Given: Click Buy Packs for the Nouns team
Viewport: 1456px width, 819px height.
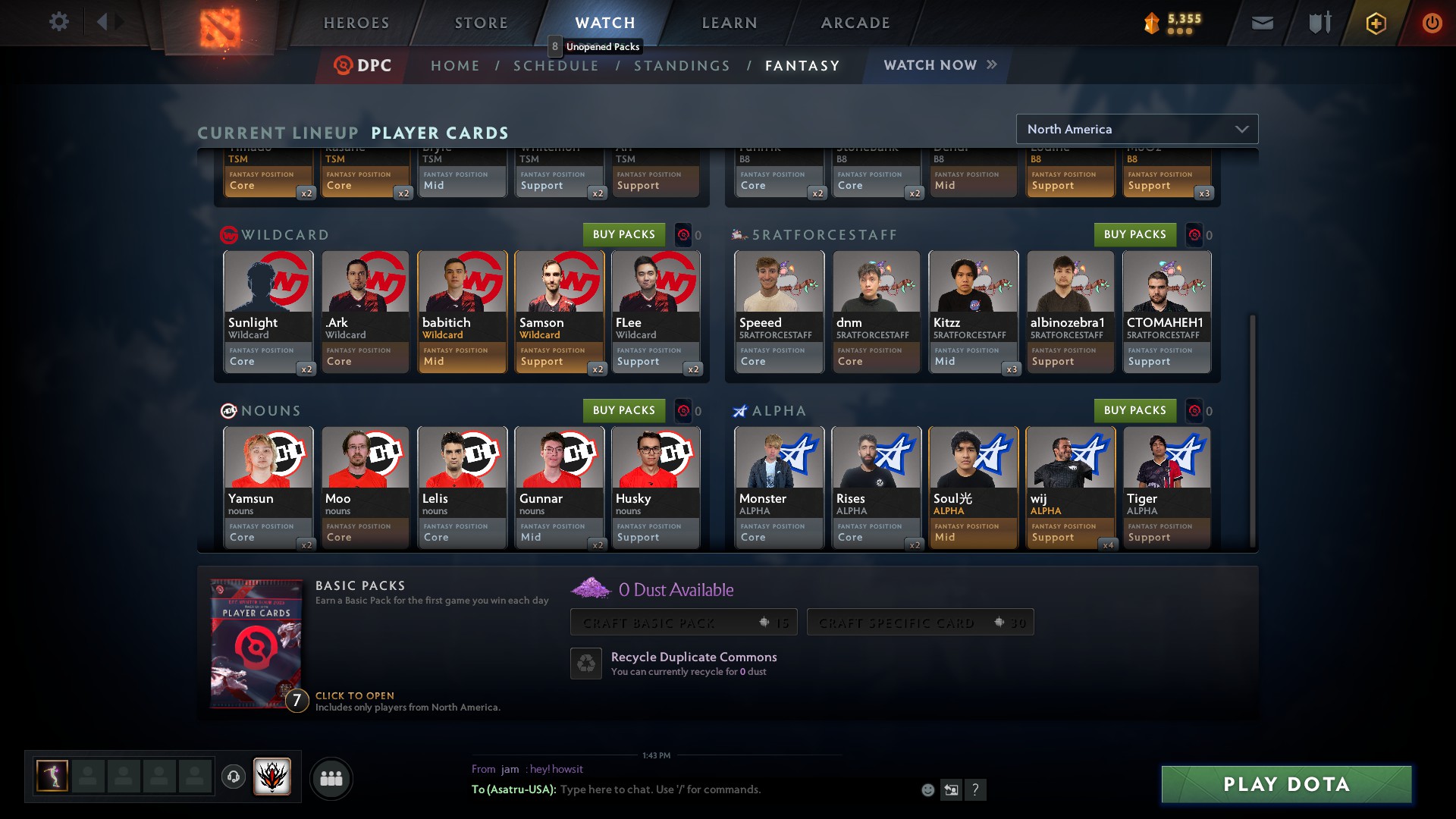Looking at the screenshot, I should pos(625,410).
